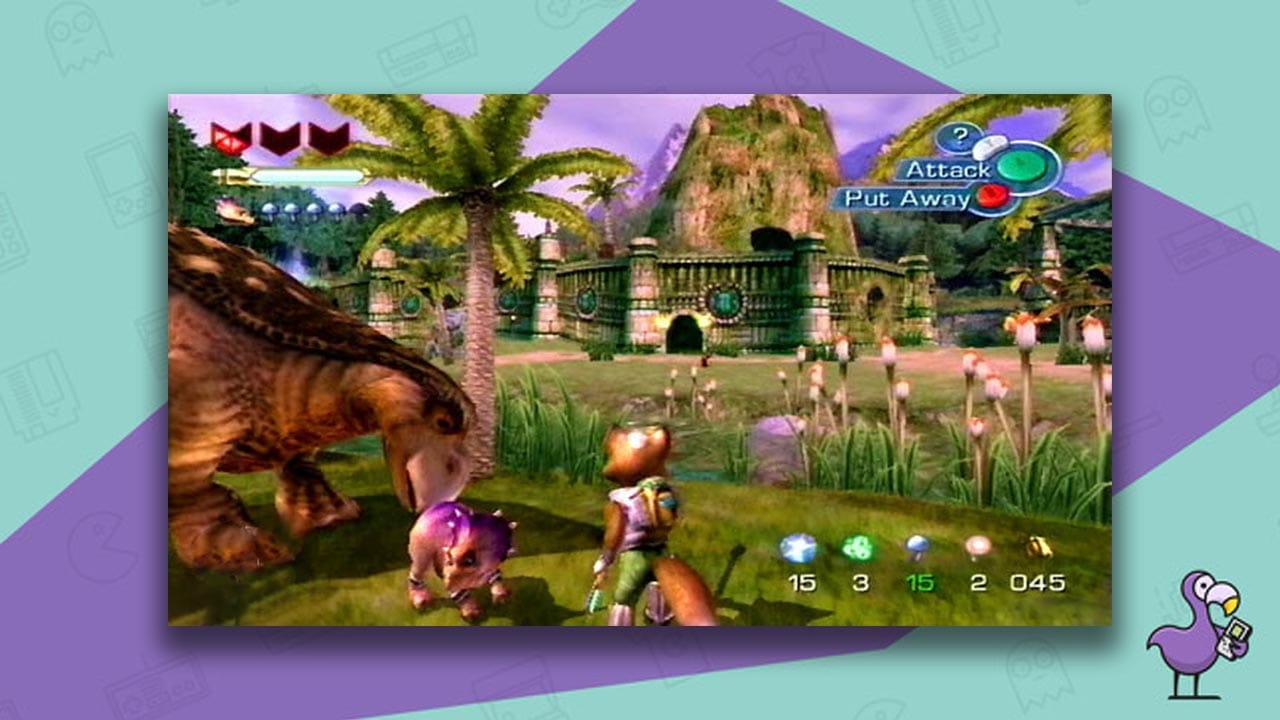This screenshot has height=720, width=1280.
Task: Click the pink mushroom inventory icon
Action: coord(979,545)
